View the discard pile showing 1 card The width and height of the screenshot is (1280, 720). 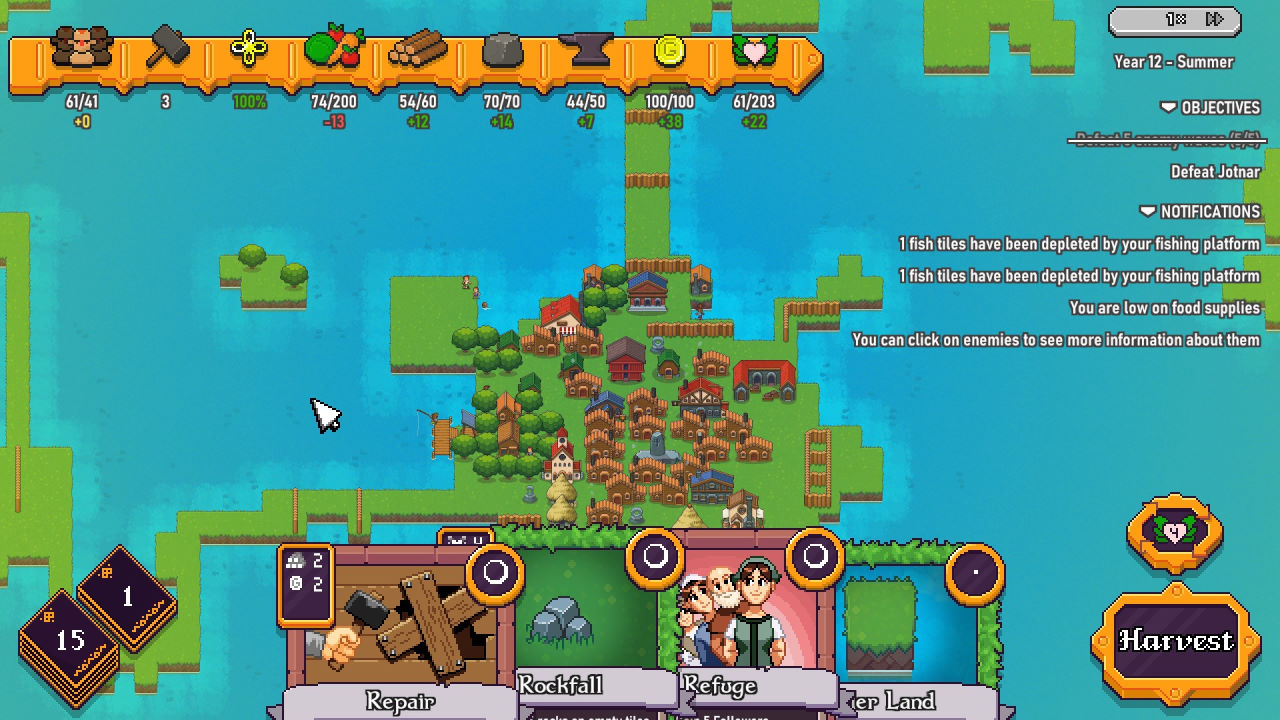pyautogui.click(x=127, y=598)
